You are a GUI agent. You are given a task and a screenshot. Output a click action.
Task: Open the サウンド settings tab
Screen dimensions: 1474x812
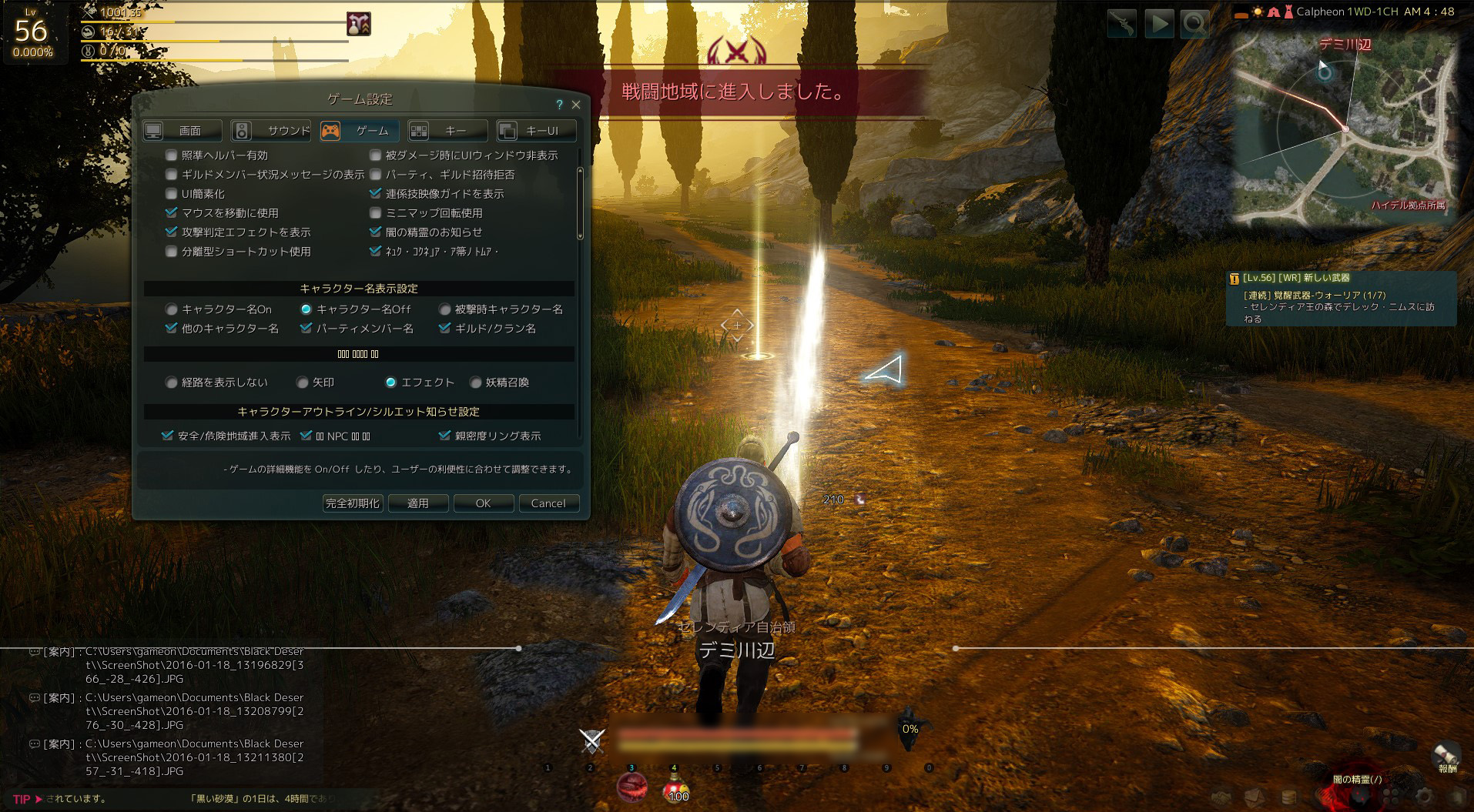click(271, 131)
